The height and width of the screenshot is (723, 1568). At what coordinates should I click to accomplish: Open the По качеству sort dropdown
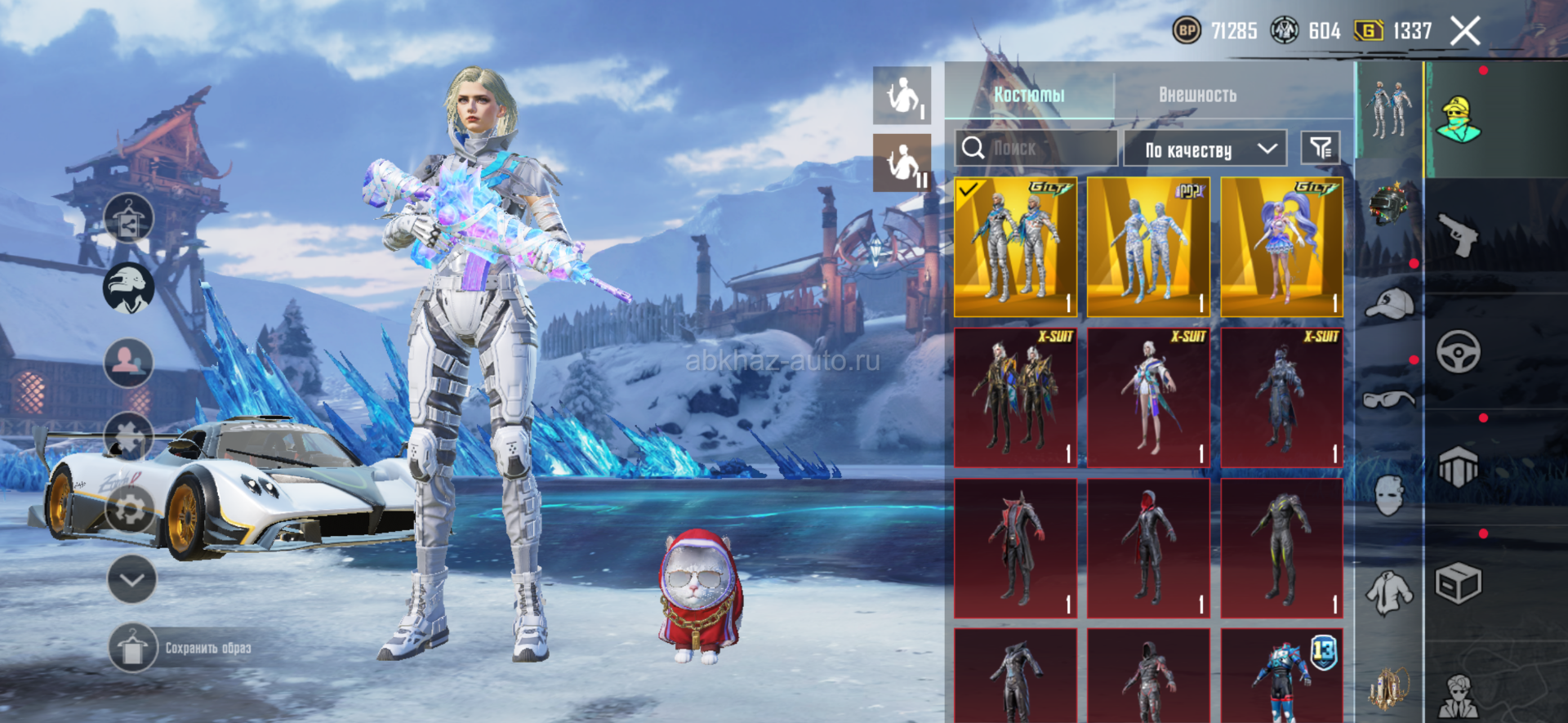click(1205, 149)
